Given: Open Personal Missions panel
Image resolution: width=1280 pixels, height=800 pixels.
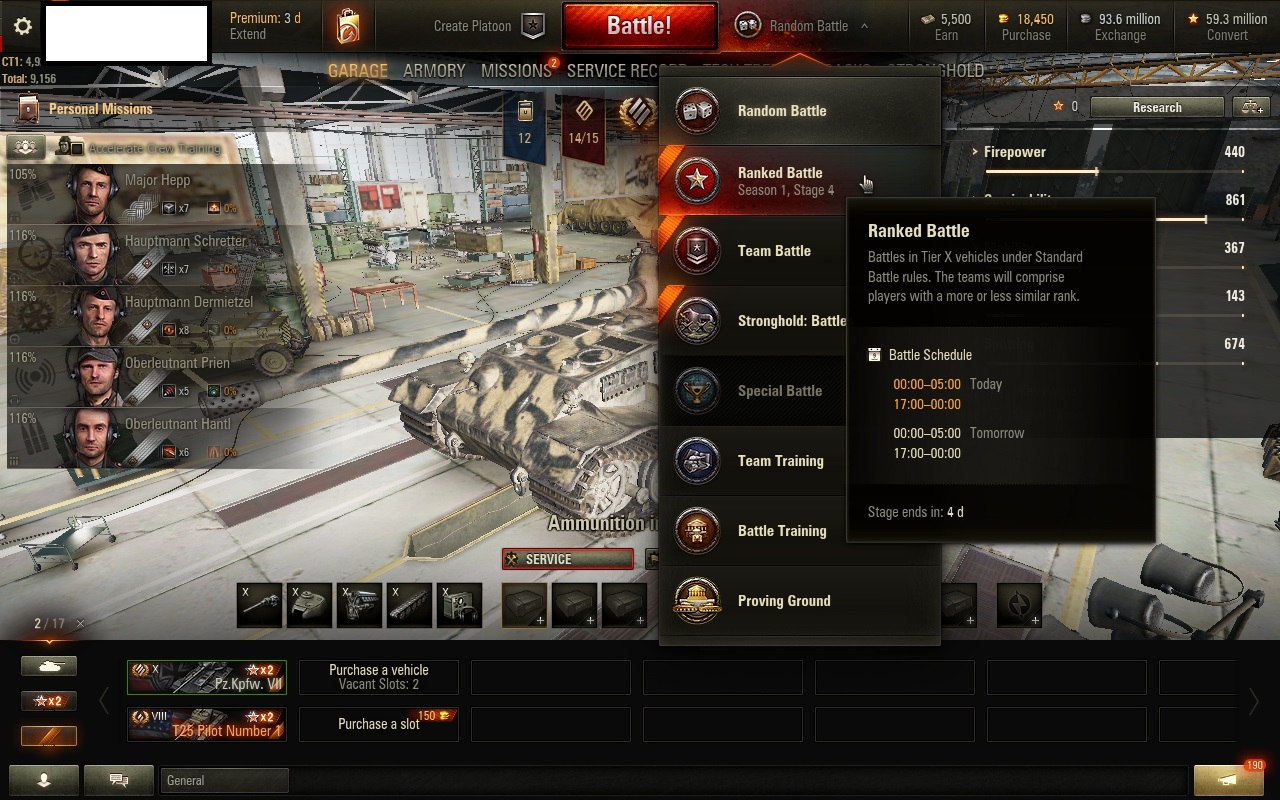Looking at the screenshot, I should tap(100, 108).
